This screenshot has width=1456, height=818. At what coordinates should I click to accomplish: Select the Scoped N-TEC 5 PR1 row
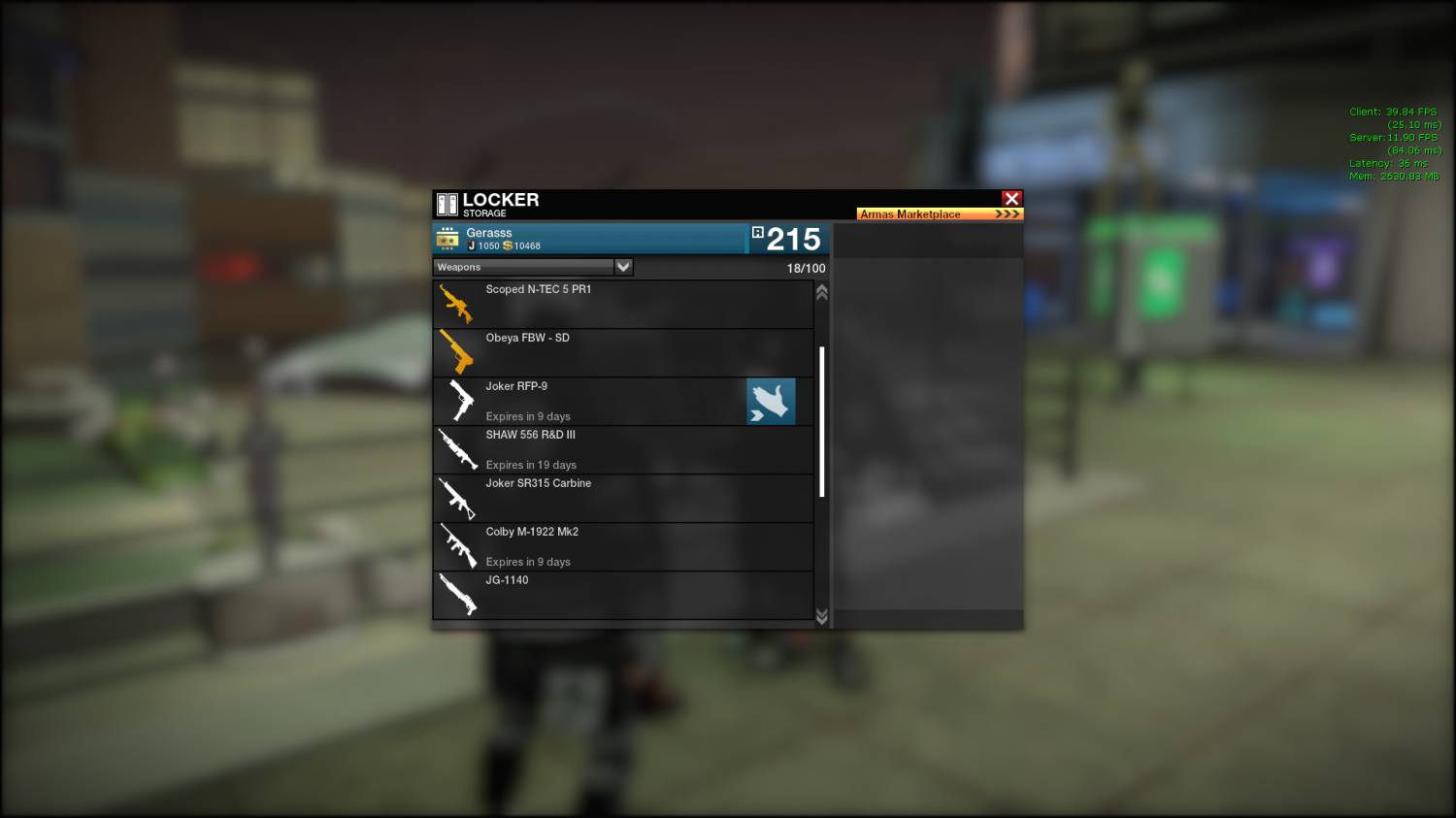pyautogui.click(x=621, y=305)
